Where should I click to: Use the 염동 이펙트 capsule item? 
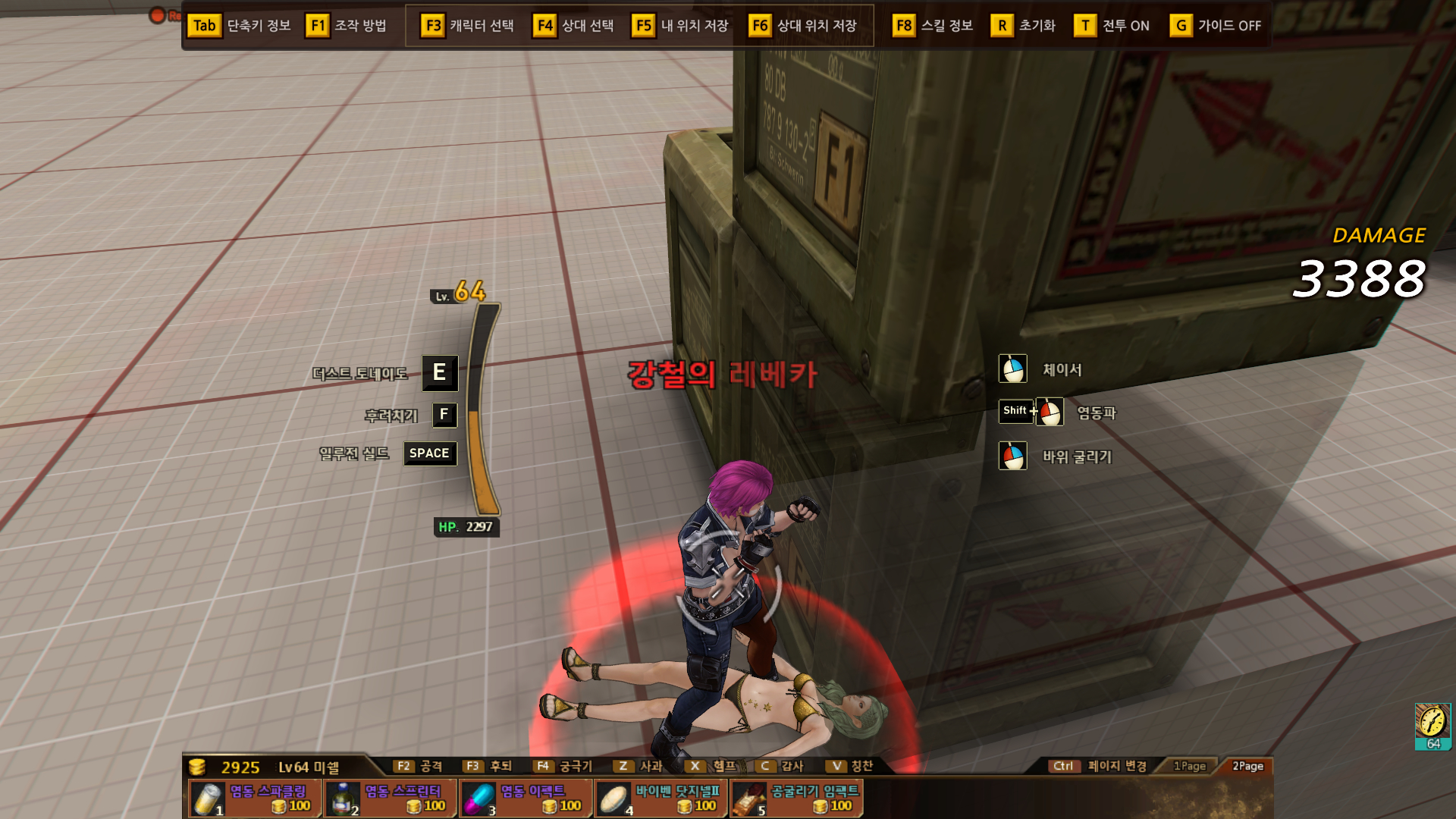point(525,799)
